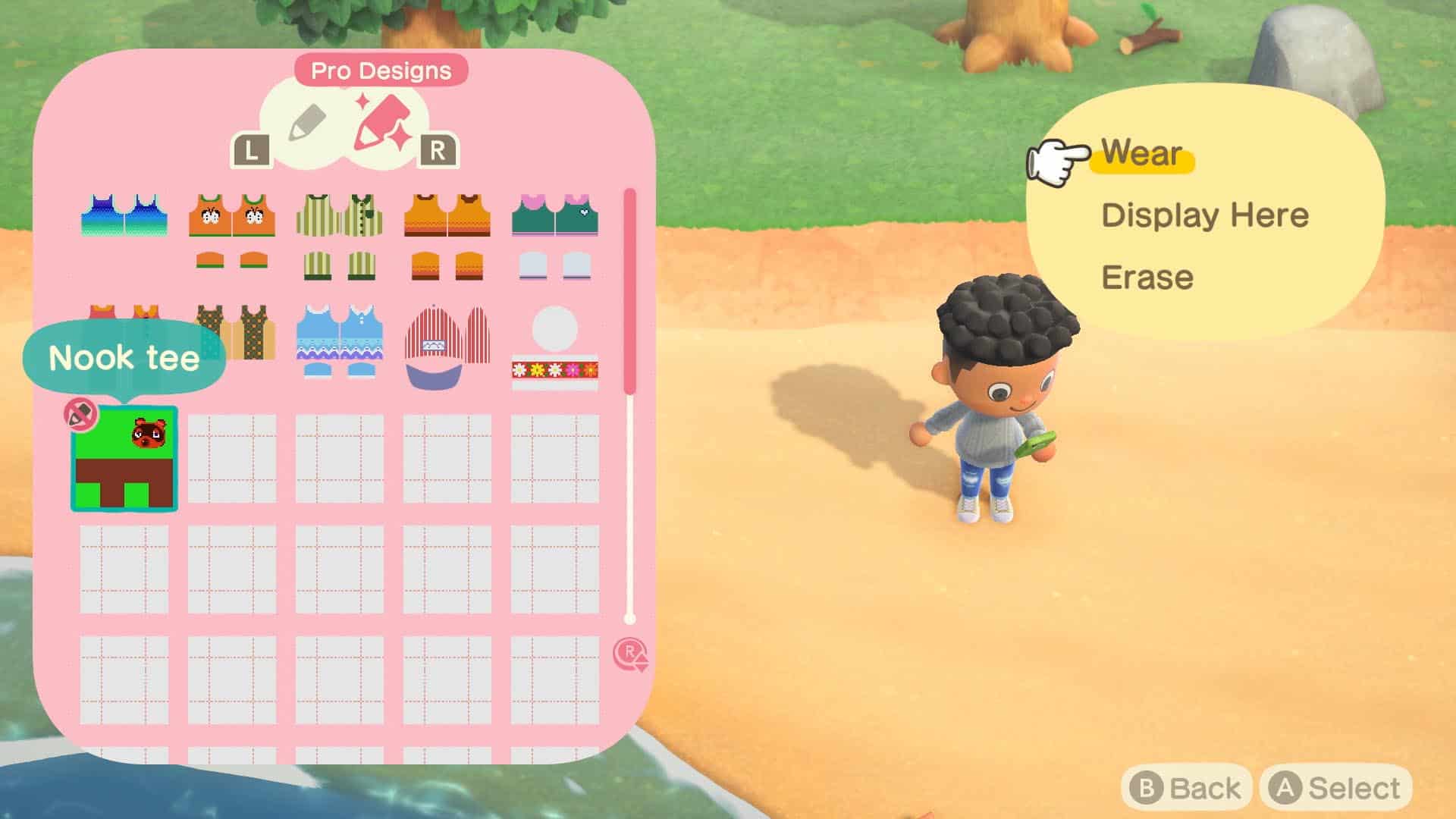1456x819 pixels.
Task: Select the normal designs pencil icon
Action: [x=306, y=121]
